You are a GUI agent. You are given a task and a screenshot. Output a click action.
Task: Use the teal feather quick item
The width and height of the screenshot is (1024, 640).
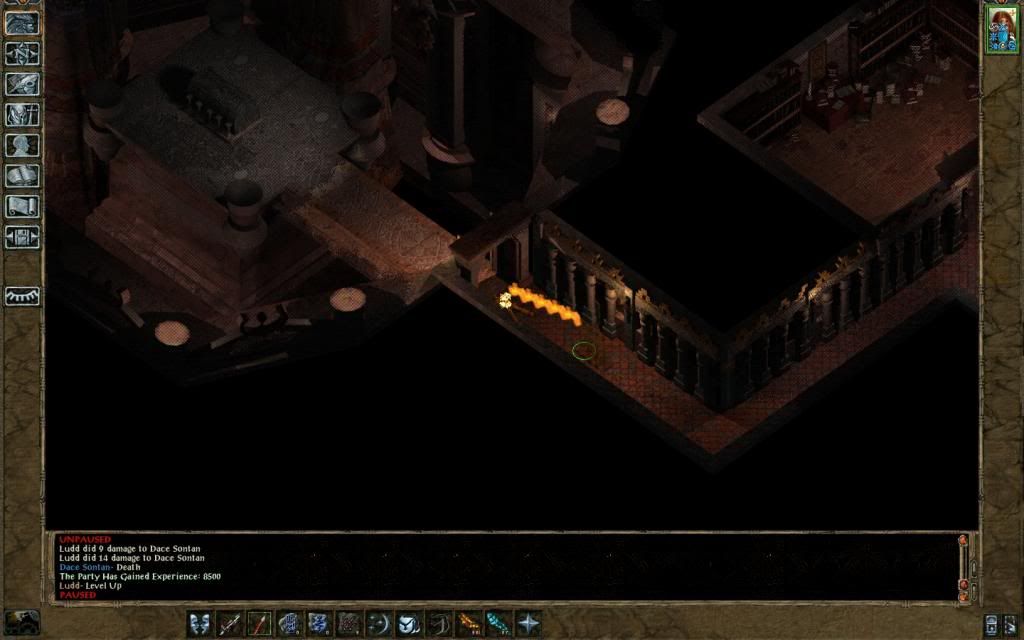point(498,624)
